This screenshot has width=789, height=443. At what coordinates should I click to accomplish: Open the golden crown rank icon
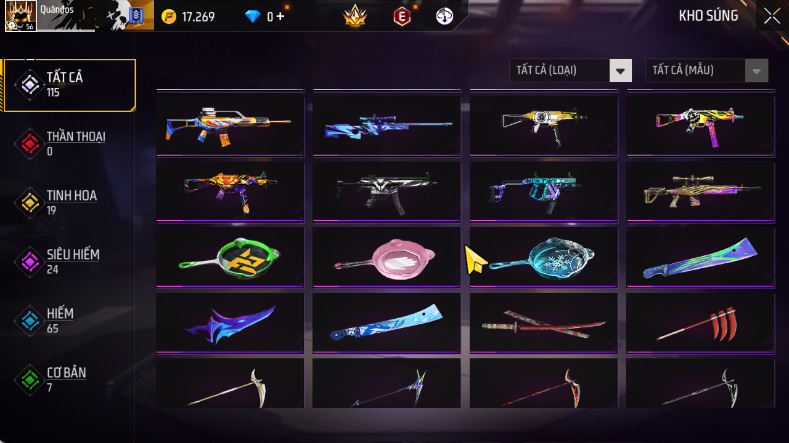(x=355, y=16)
